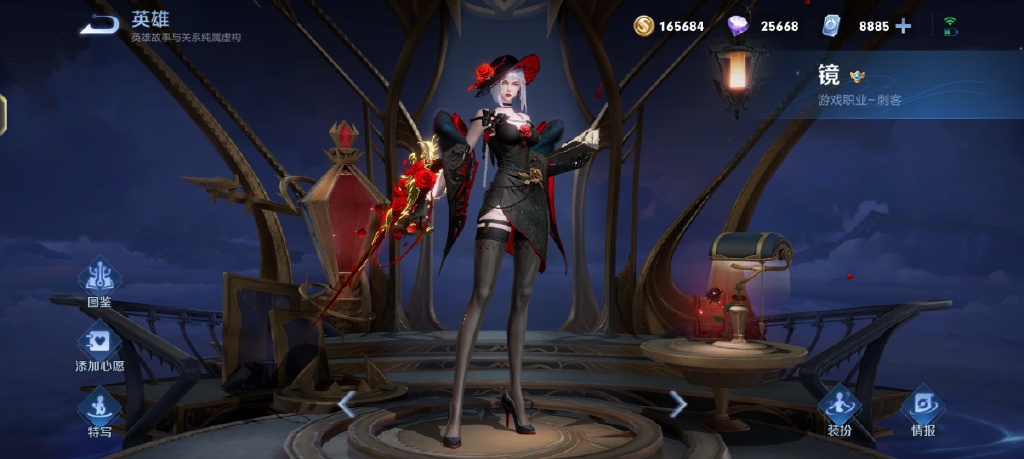The height and width of the screenshot is (459, 1024).
Task: Go back using the return arrow
Action: (x=100, y=25)
